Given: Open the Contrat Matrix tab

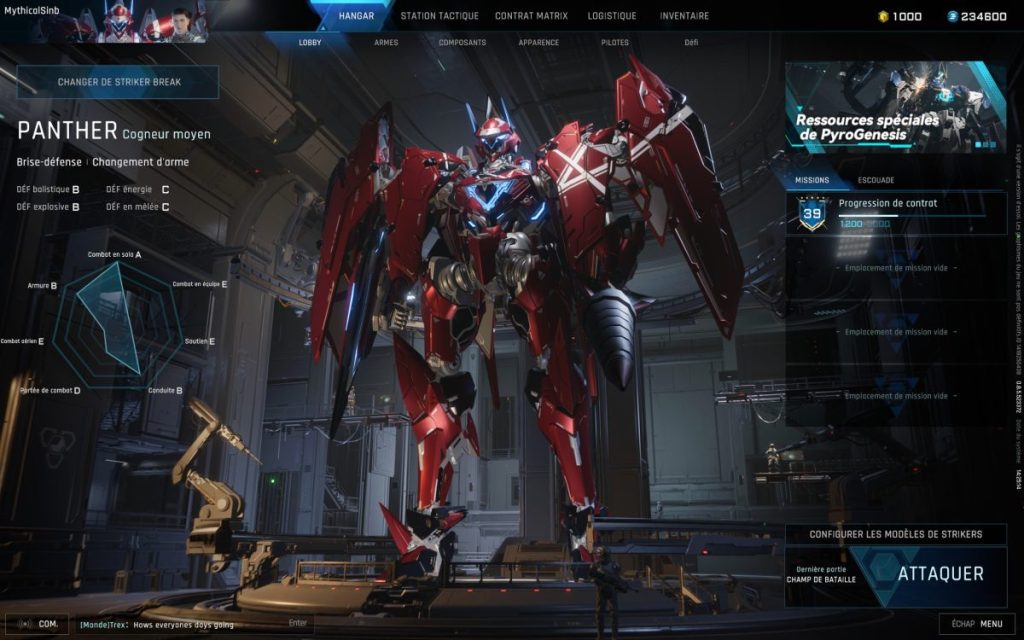Looking at the screenshot, I should [x=531, y=16].
